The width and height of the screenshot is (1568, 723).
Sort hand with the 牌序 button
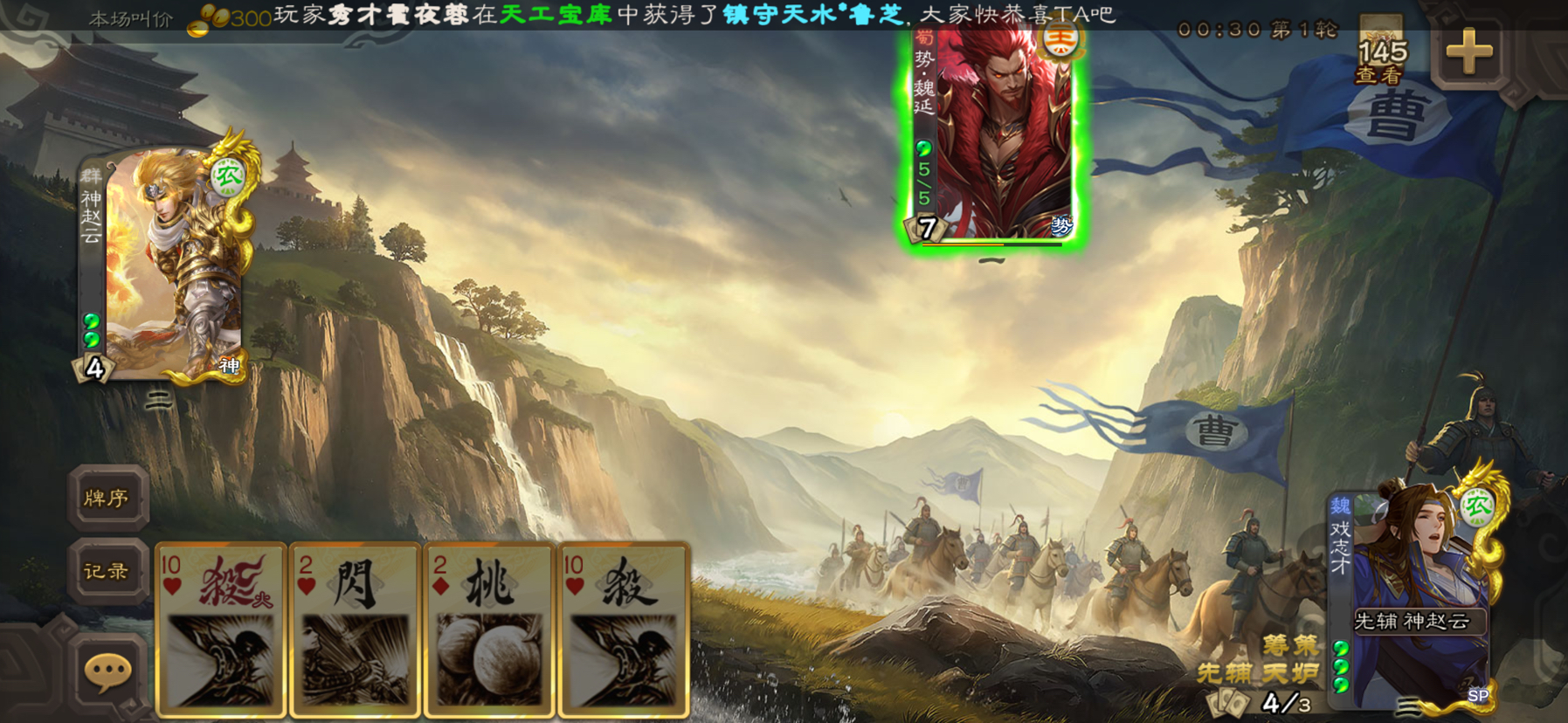pos(107,498)
